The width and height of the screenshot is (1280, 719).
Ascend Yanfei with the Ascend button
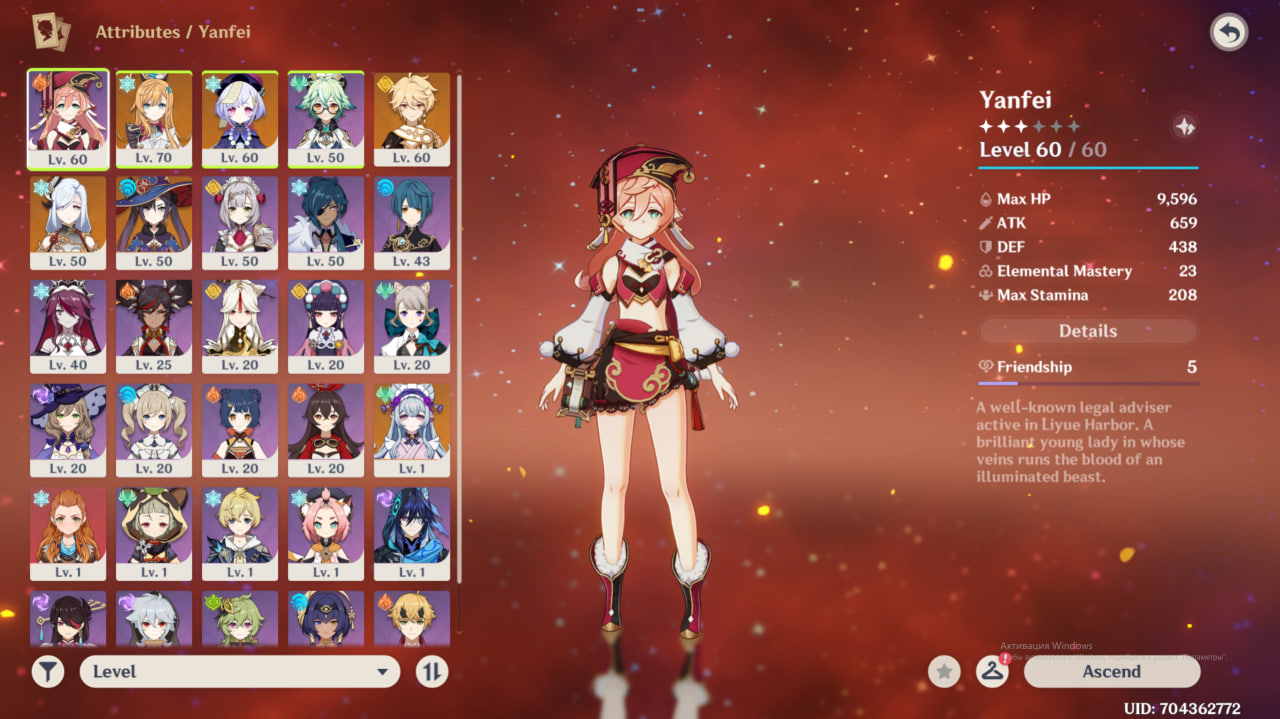coord(1111,672)
